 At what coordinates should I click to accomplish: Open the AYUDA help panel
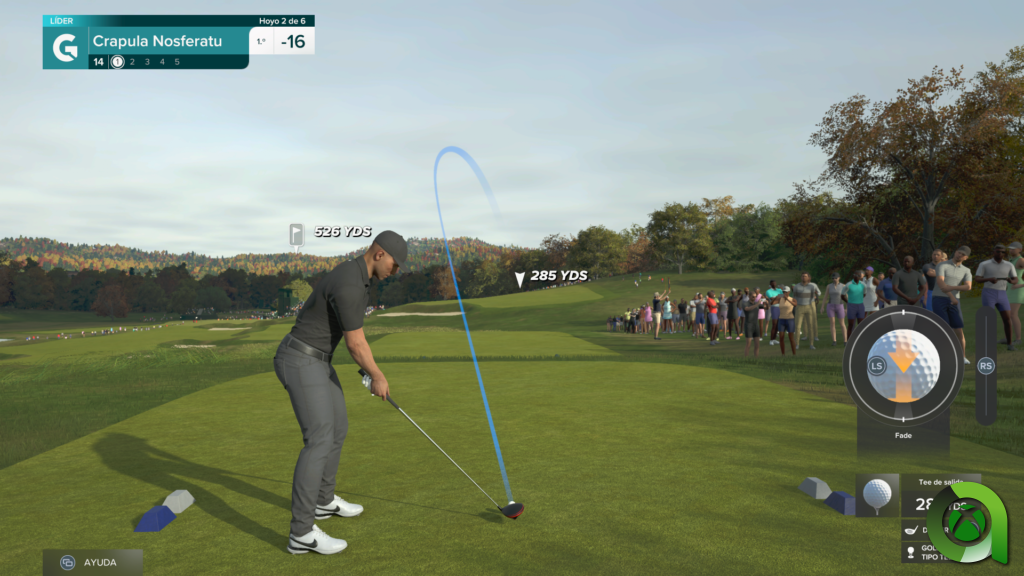pyautogui.click(x=92, y=562)
